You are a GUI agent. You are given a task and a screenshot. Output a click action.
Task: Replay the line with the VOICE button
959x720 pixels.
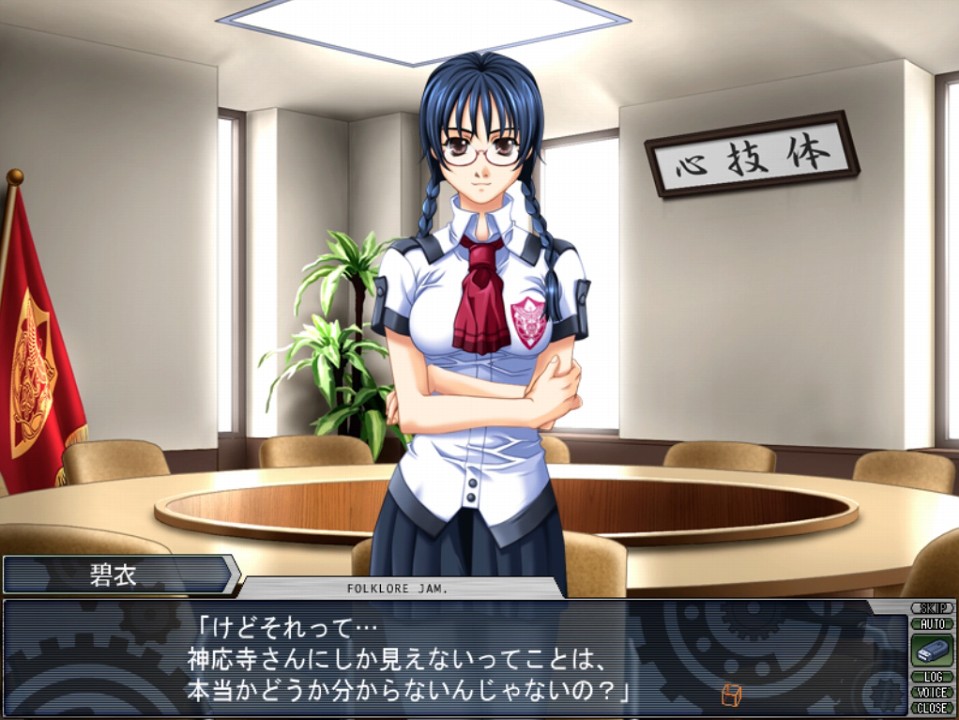coord(932,692)
